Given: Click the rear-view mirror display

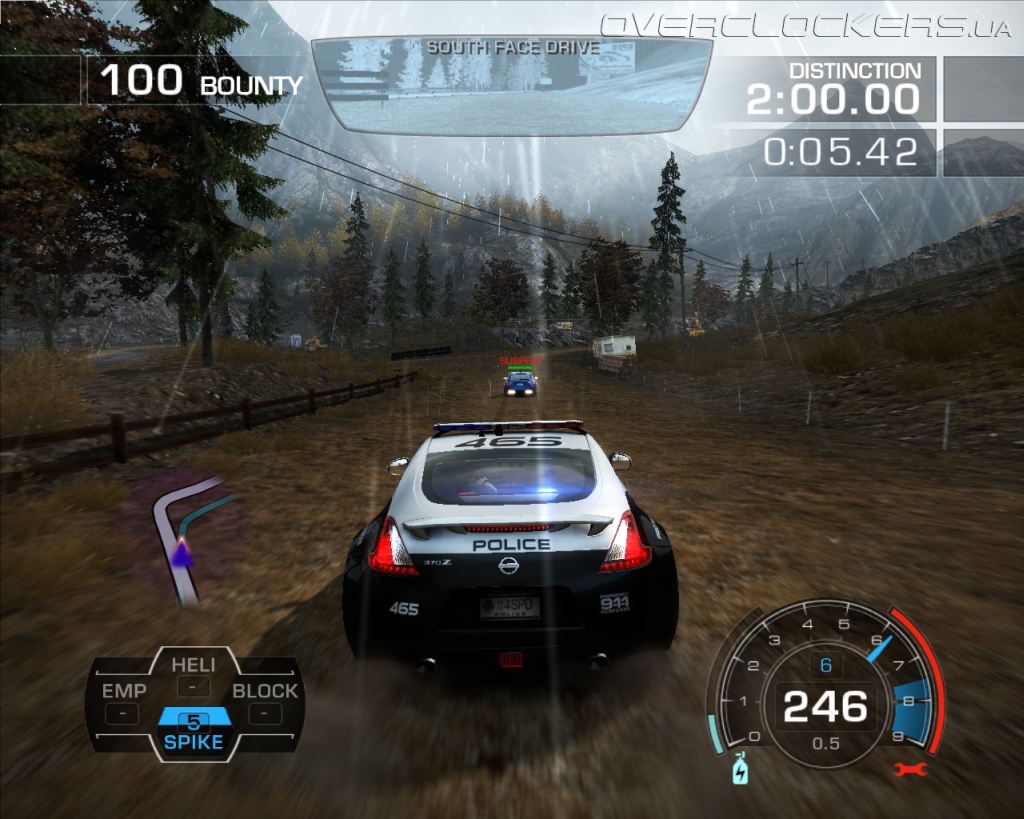Looking at the screenshot, I should (512, 86).
